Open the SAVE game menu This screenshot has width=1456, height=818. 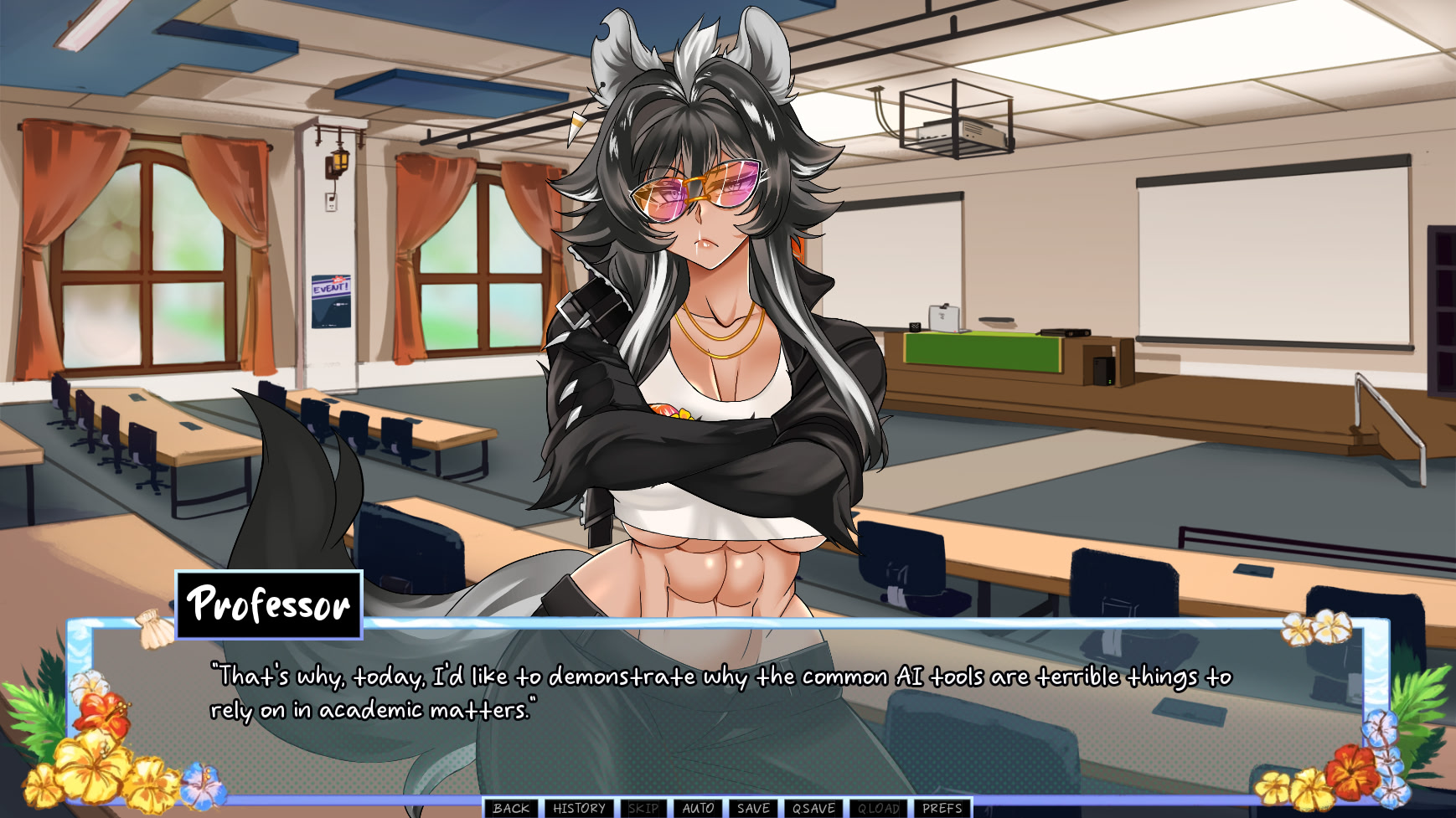click(753, 808)
